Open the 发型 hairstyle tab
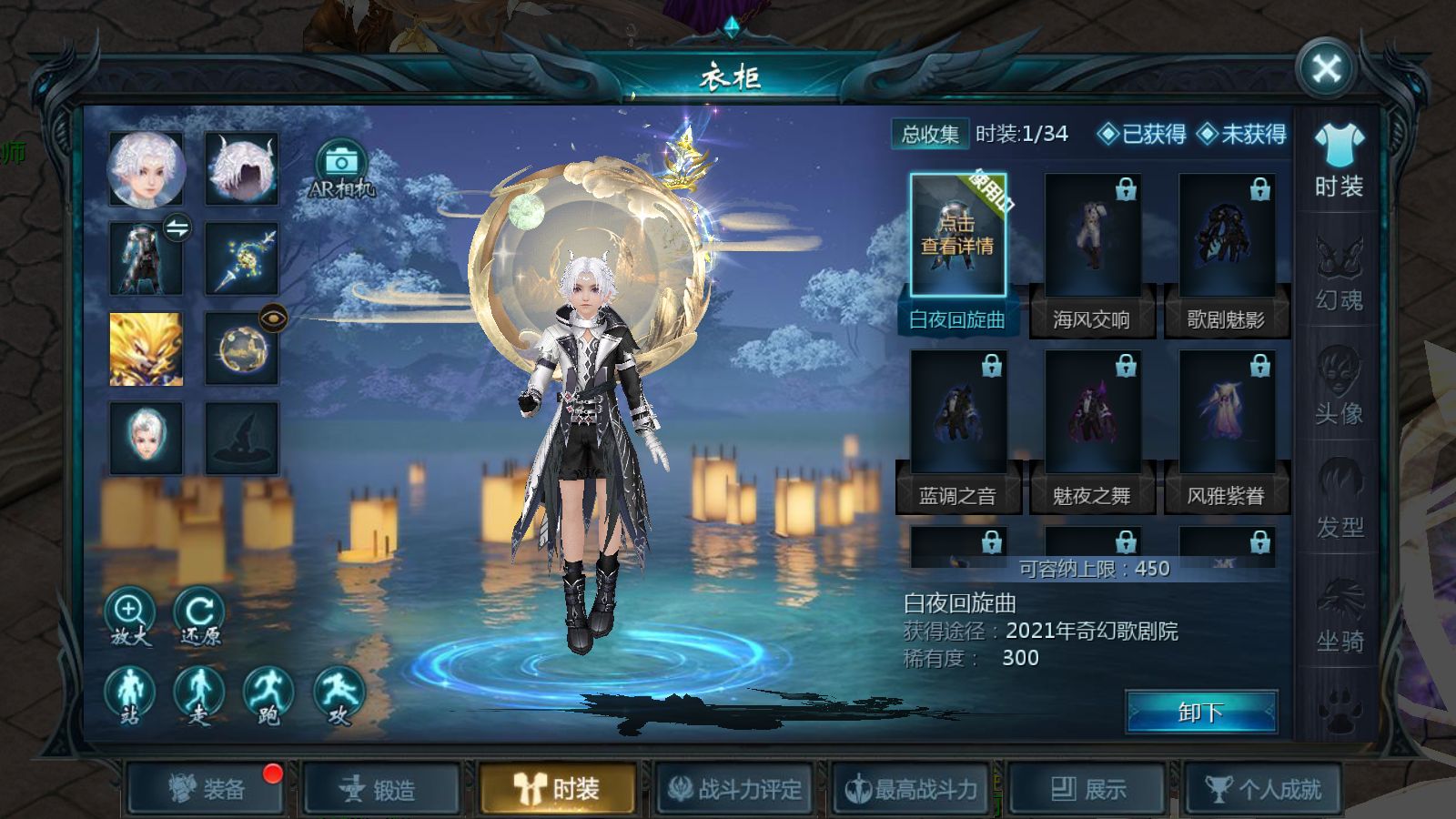This screenshot has height=819, width=1456. tap(1339, 500)
